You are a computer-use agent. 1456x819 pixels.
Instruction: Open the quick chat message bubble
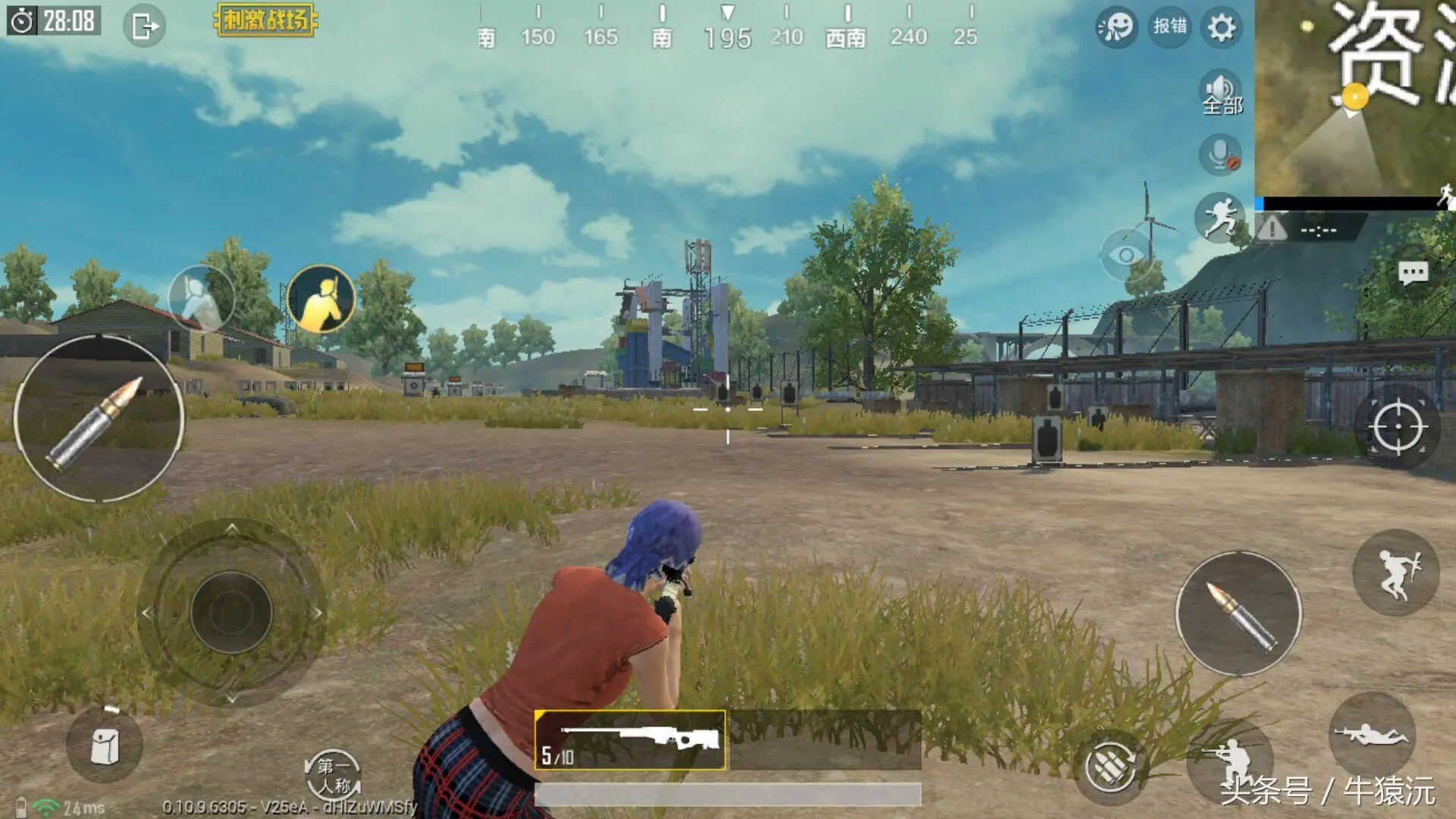click(x=1412, y=274)
